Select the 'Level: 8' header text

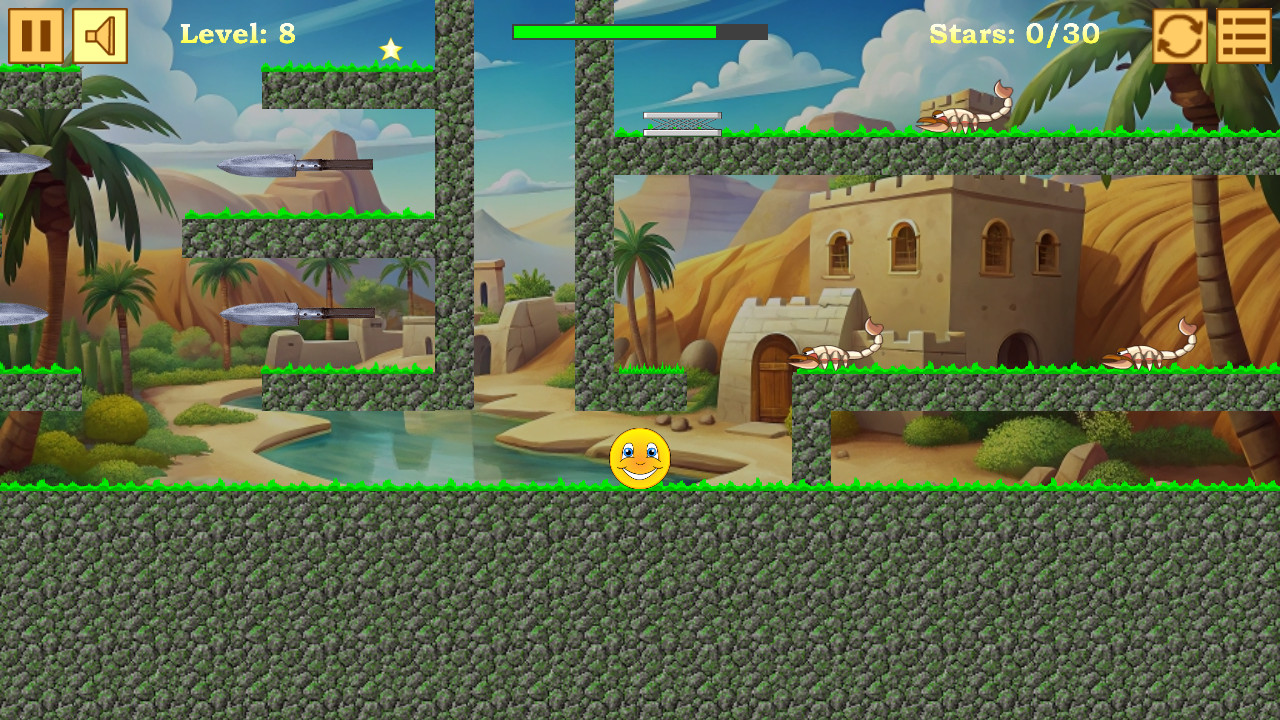point(238,34)
